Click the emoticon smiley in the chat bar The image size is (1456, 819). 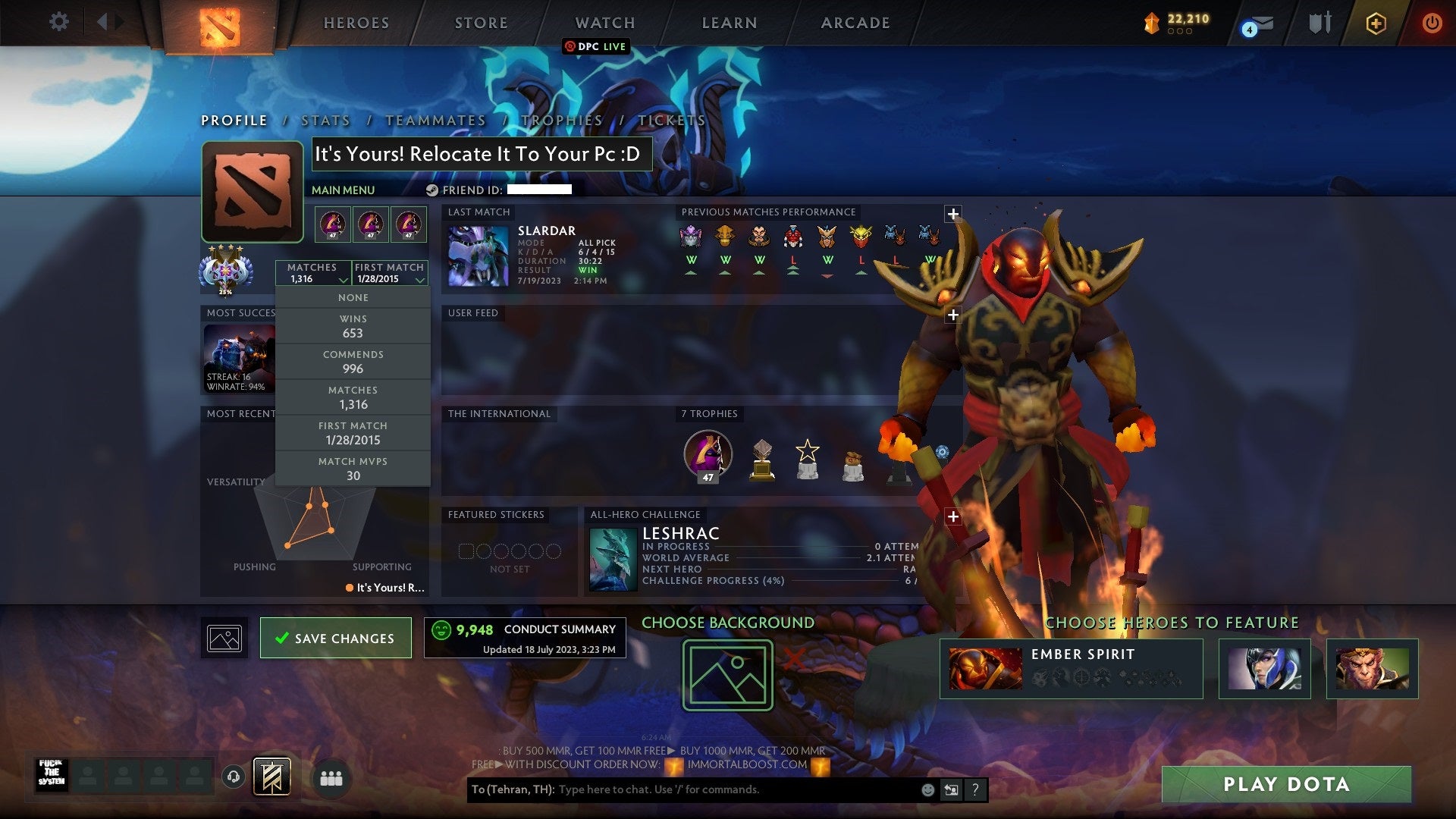point(927,789)
